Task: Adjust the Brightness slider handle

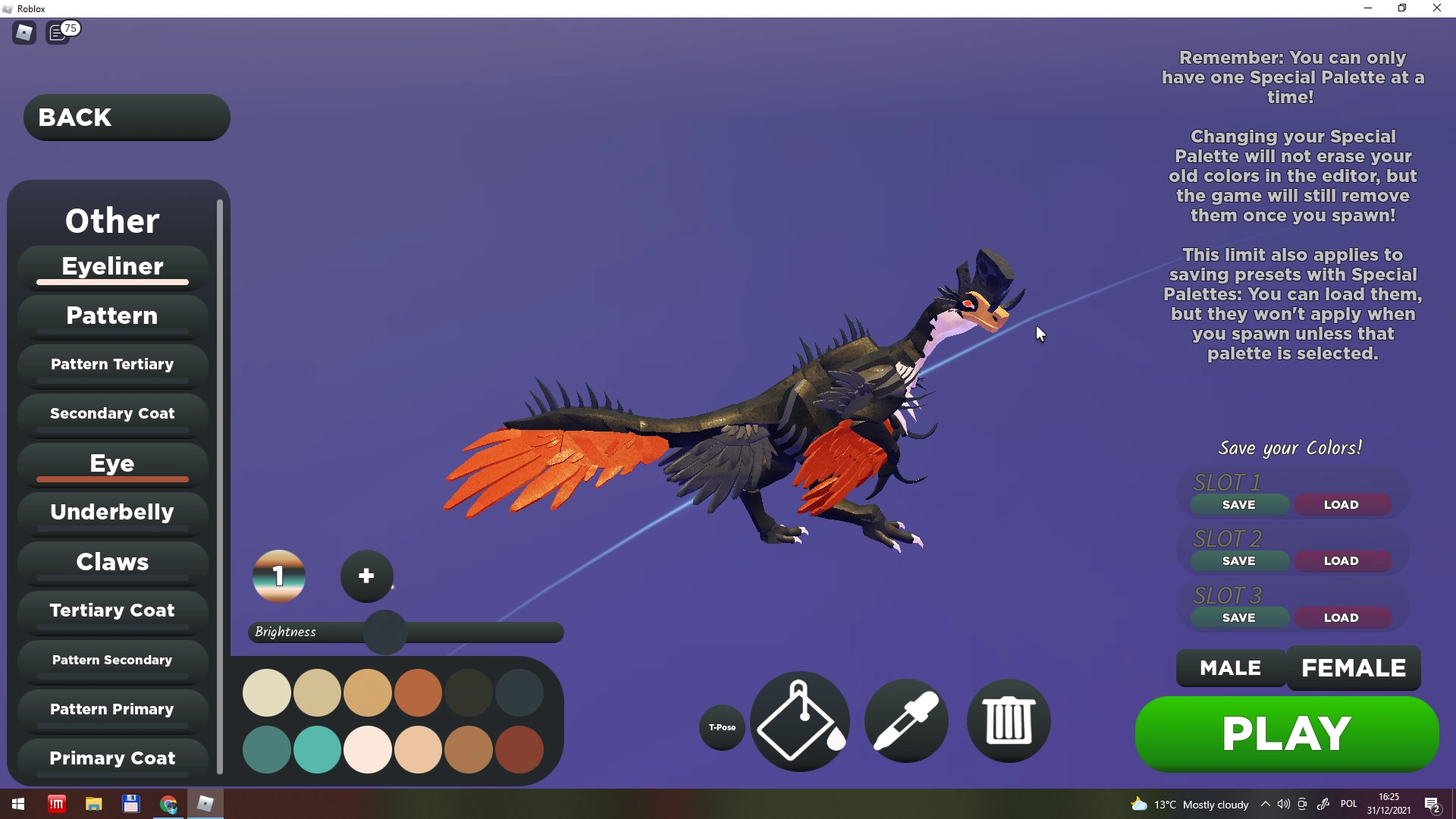Action: click(x=384, y=632)
